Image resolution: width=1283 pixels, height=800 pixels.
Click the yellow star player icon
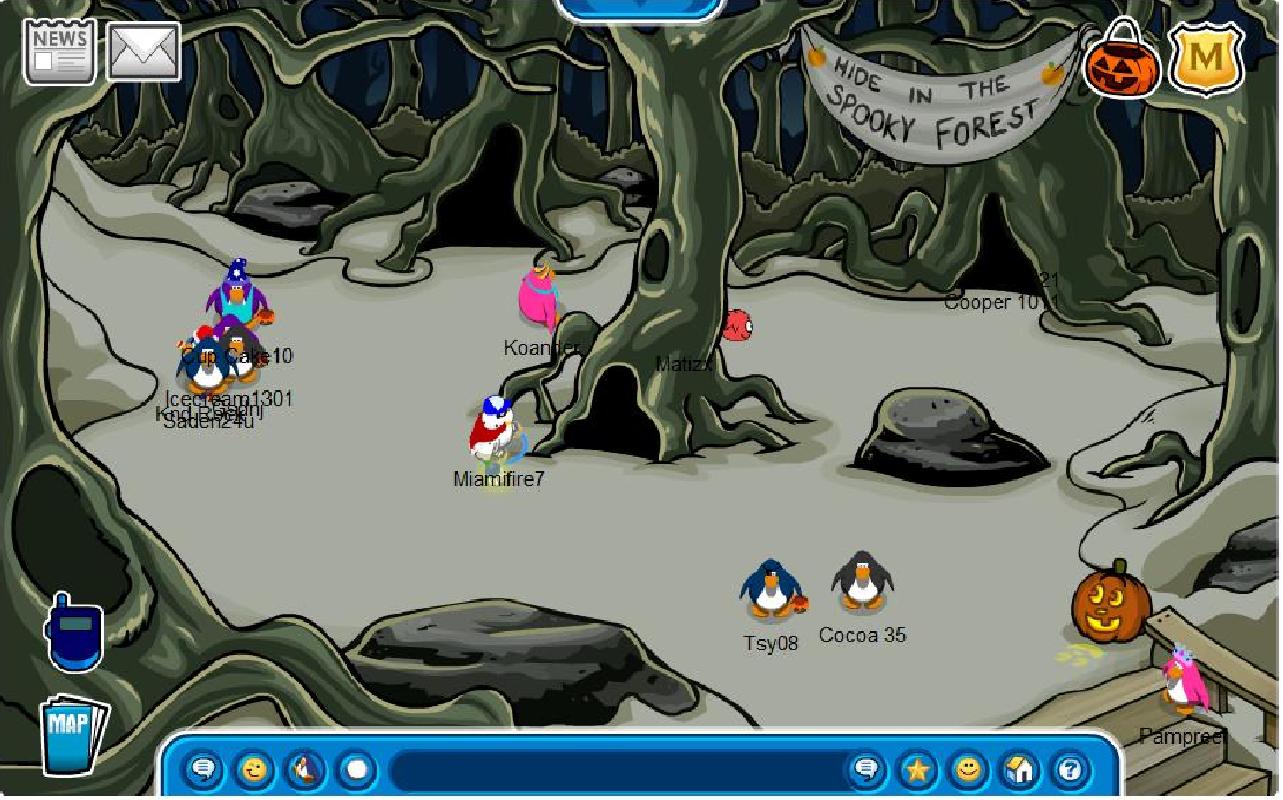[x=917, y=770]
